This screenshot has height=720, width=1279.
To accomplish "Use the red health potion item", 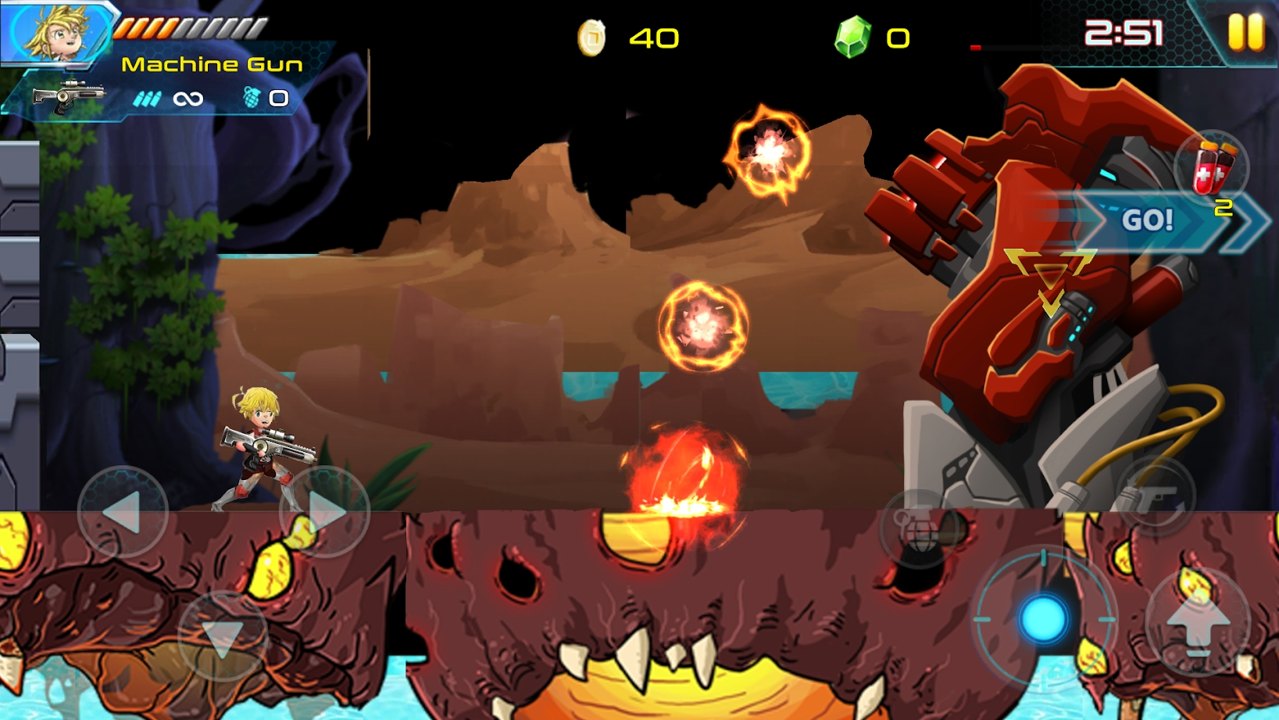I will coord(1213,168).
